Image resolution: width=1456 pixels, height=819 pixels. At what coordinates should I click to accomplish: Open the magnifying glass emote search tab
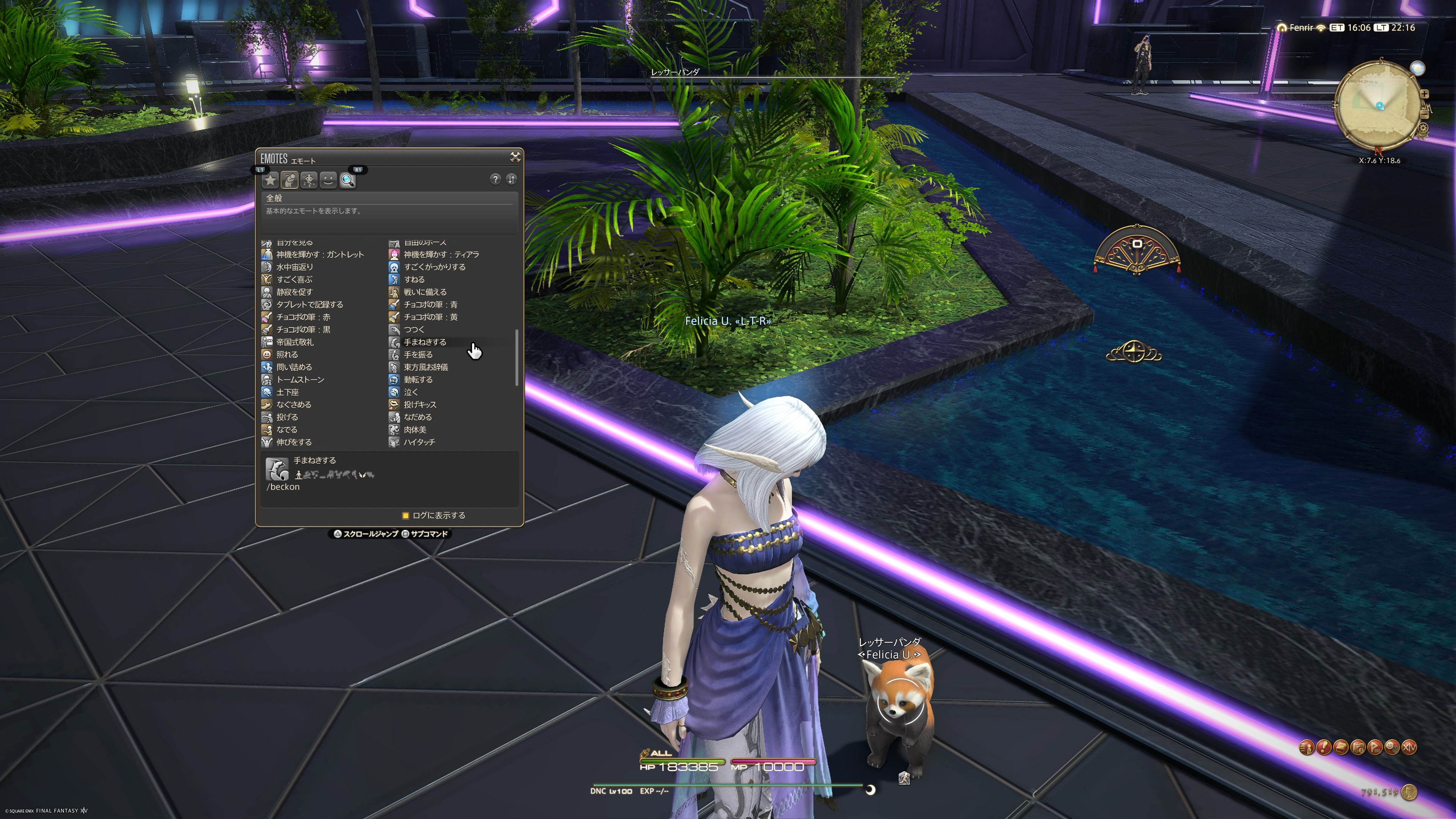(348, 180)
